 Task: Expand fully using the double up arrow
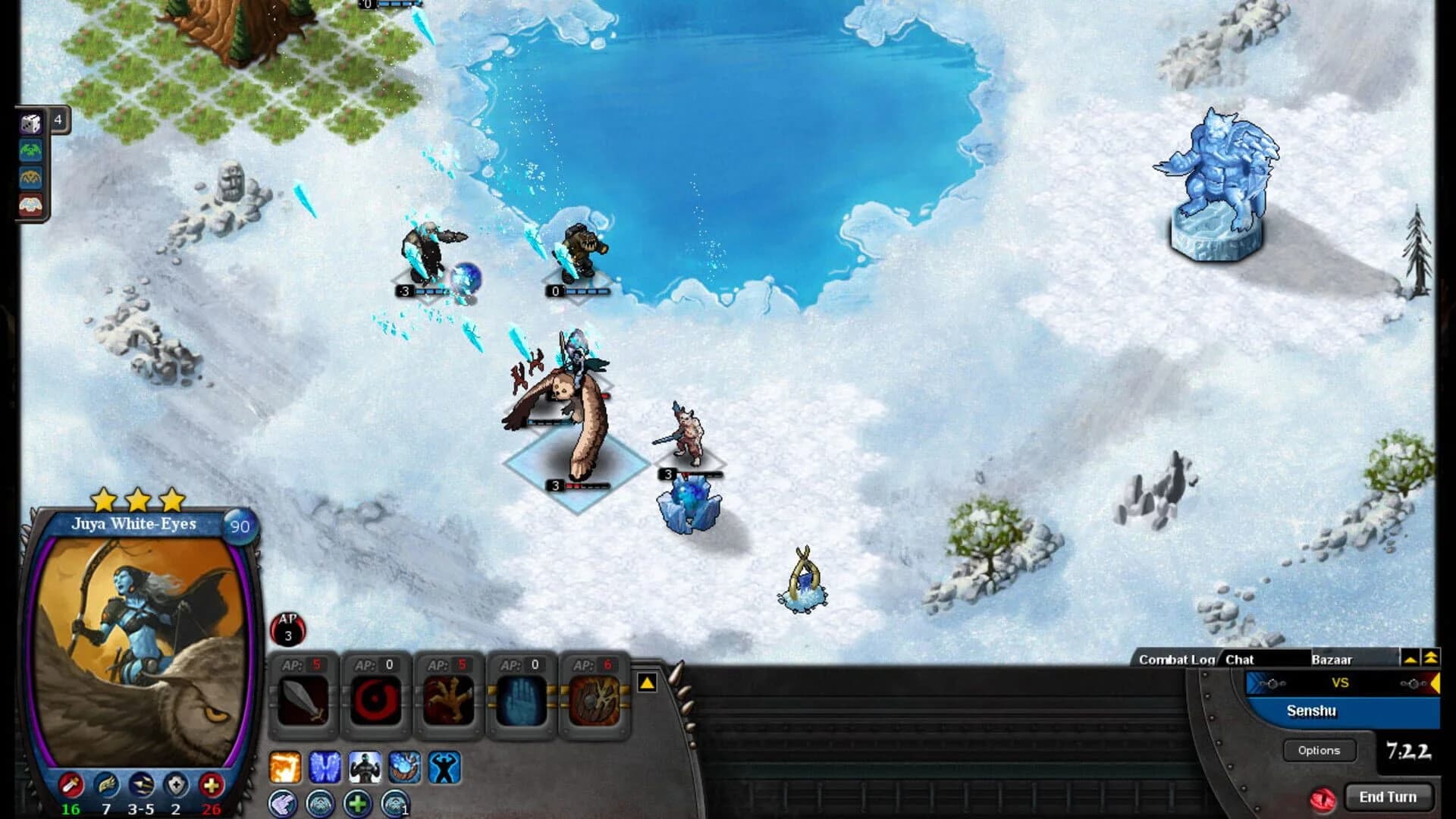point(1431,659)
